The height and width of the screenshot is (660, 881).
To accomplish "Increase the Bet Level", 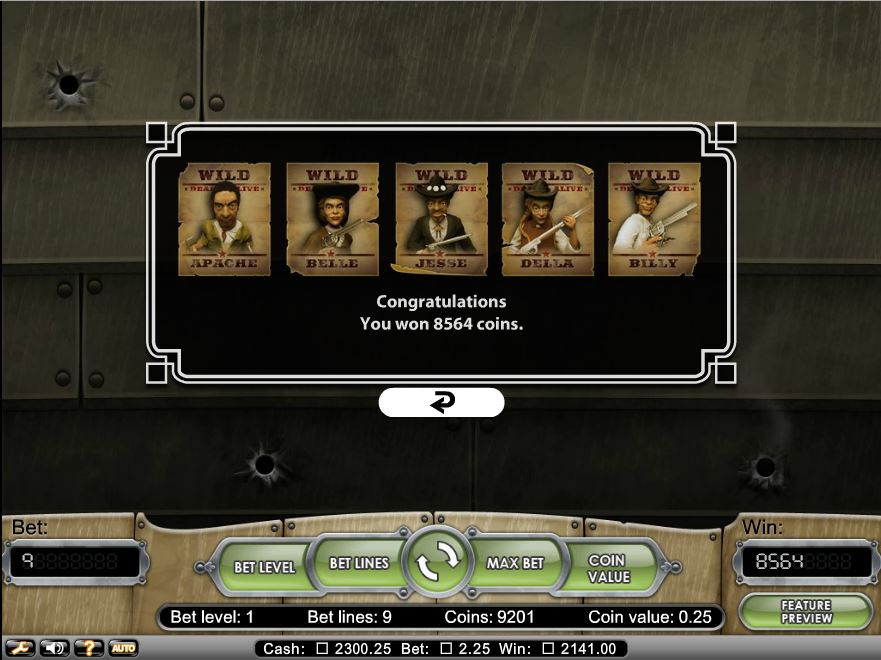I will tap(264, 566).
